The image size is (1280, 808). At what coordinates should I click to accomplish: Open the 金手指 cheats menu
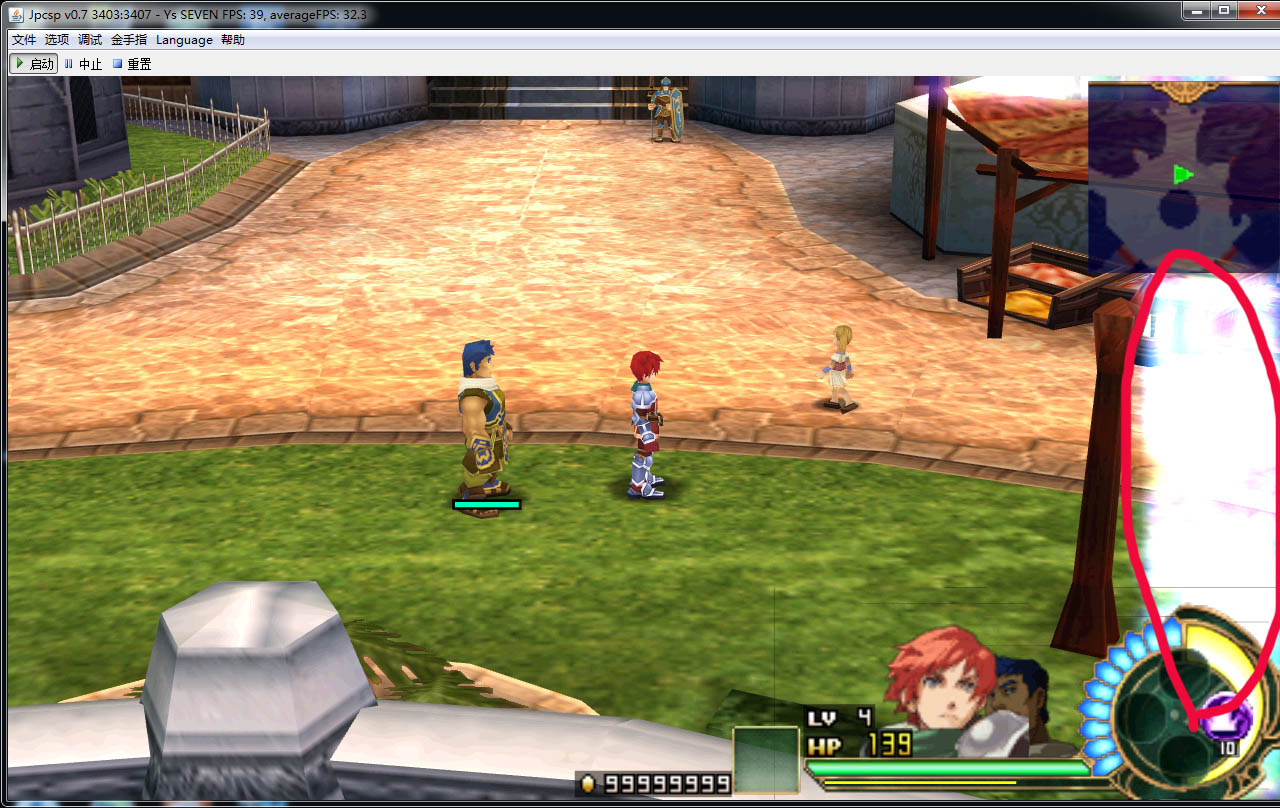coord(129,40)
